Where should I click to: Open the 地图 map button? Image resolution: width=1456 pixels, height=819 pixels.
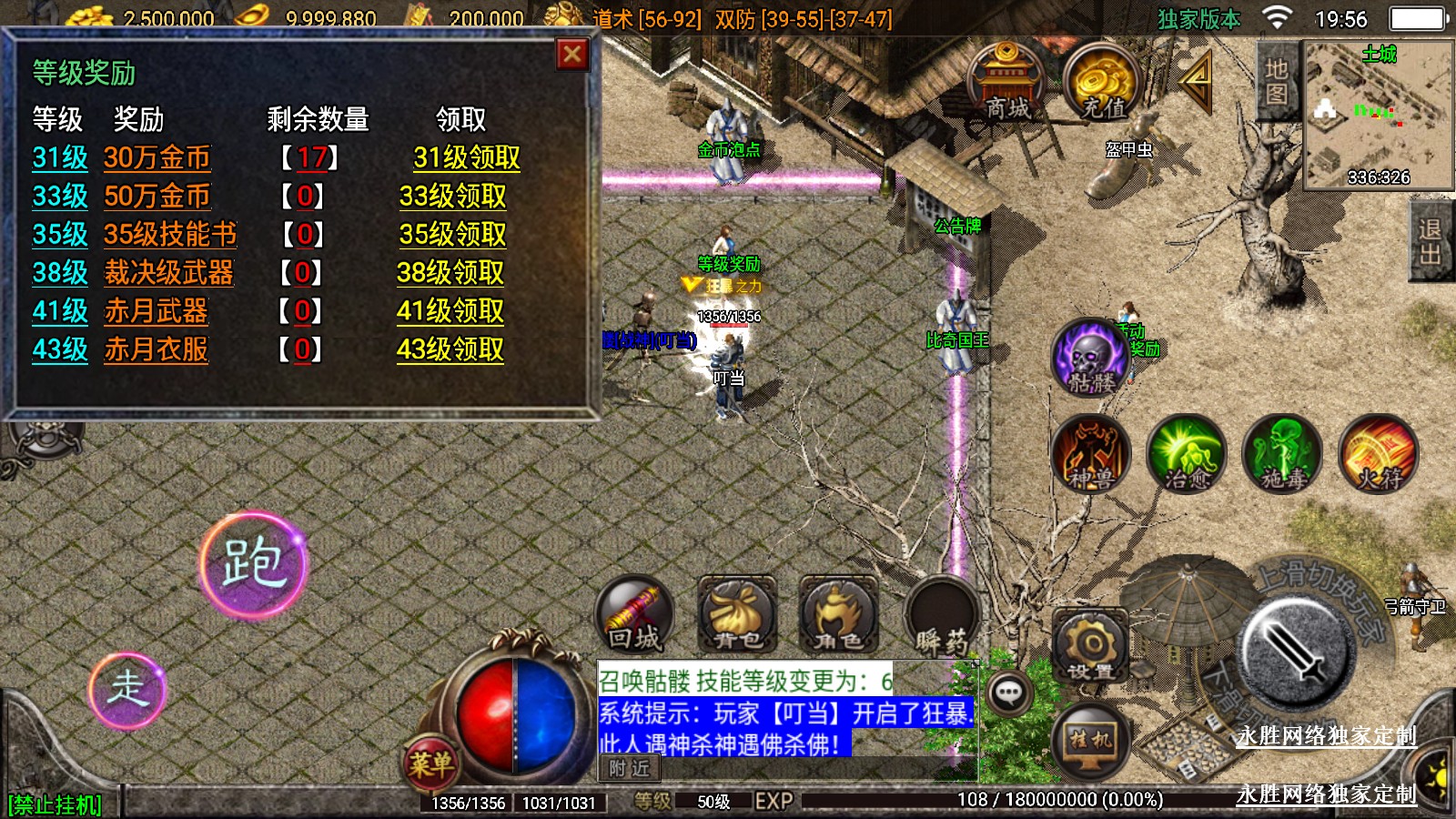click(1276, 82)
